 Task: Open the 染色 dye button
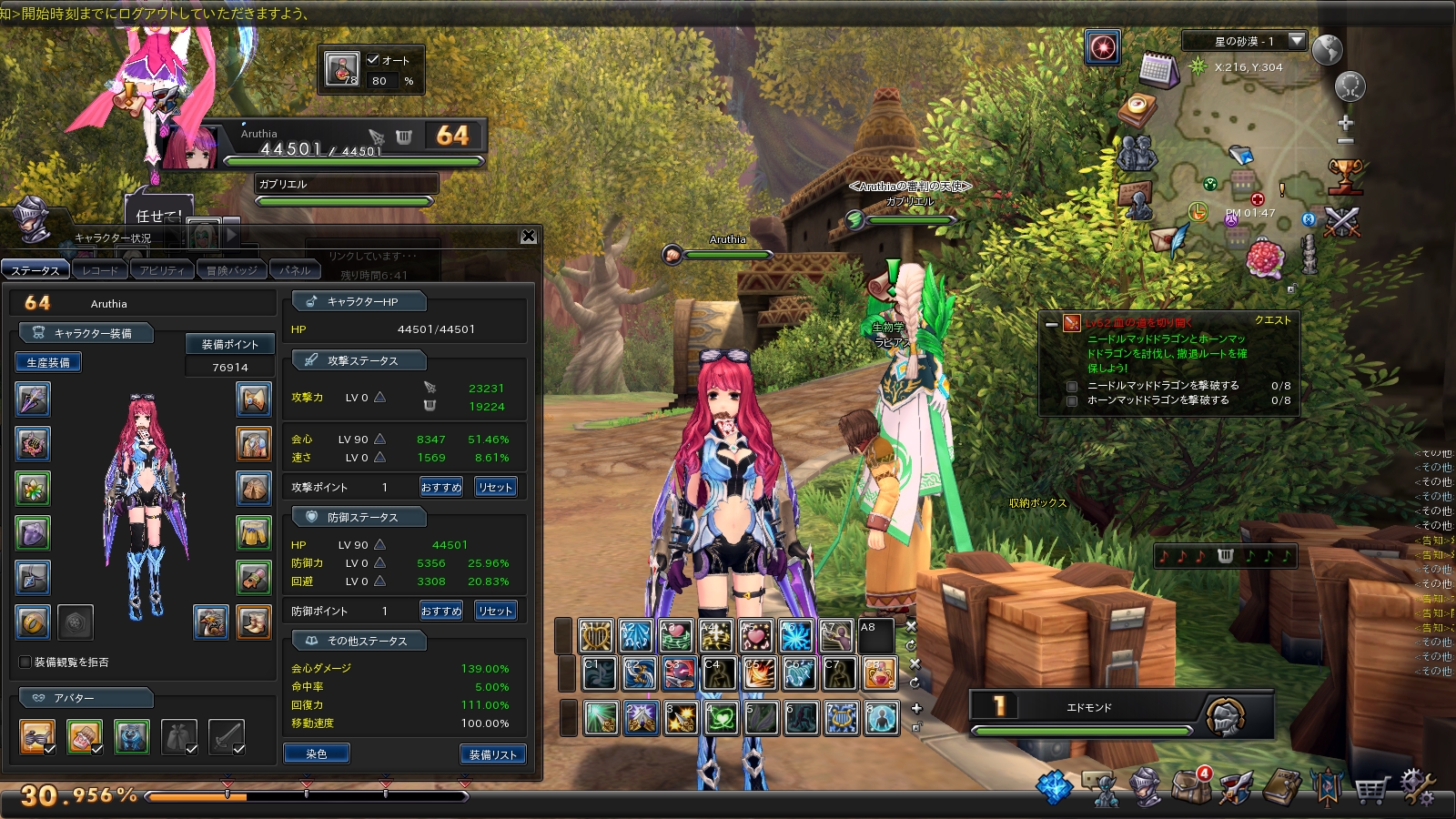pos(316,753)
